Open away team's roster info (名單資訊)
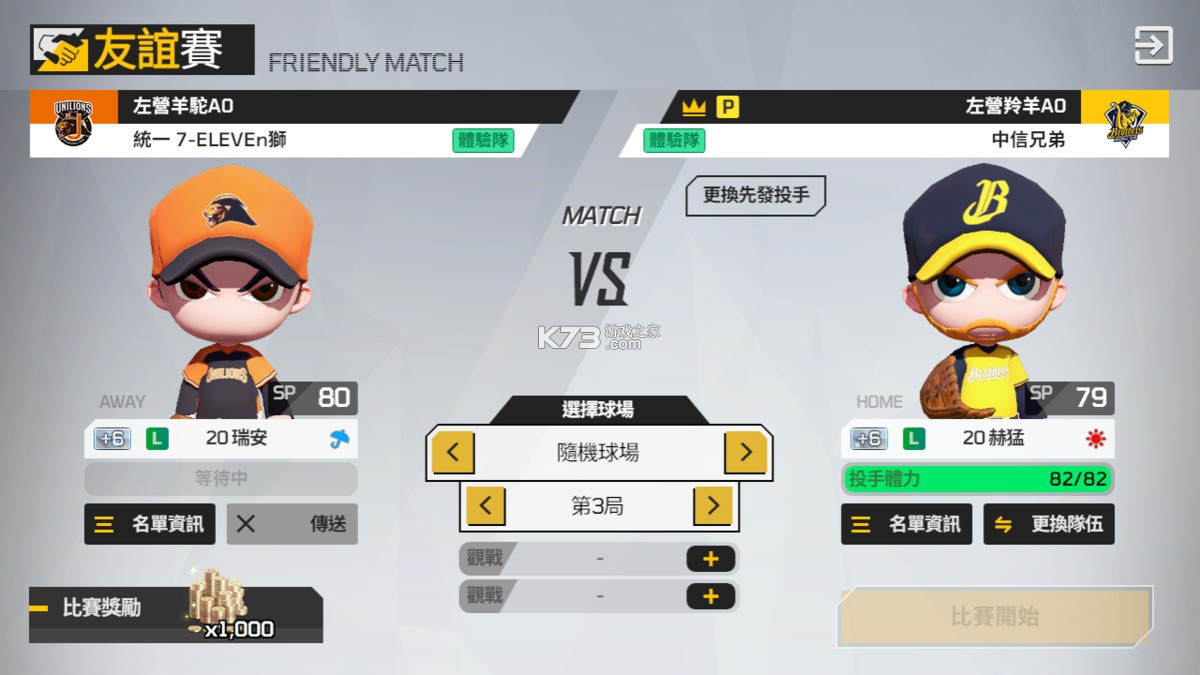Image resolution: width=1200 pixels, height=675 pixels. 150,524
